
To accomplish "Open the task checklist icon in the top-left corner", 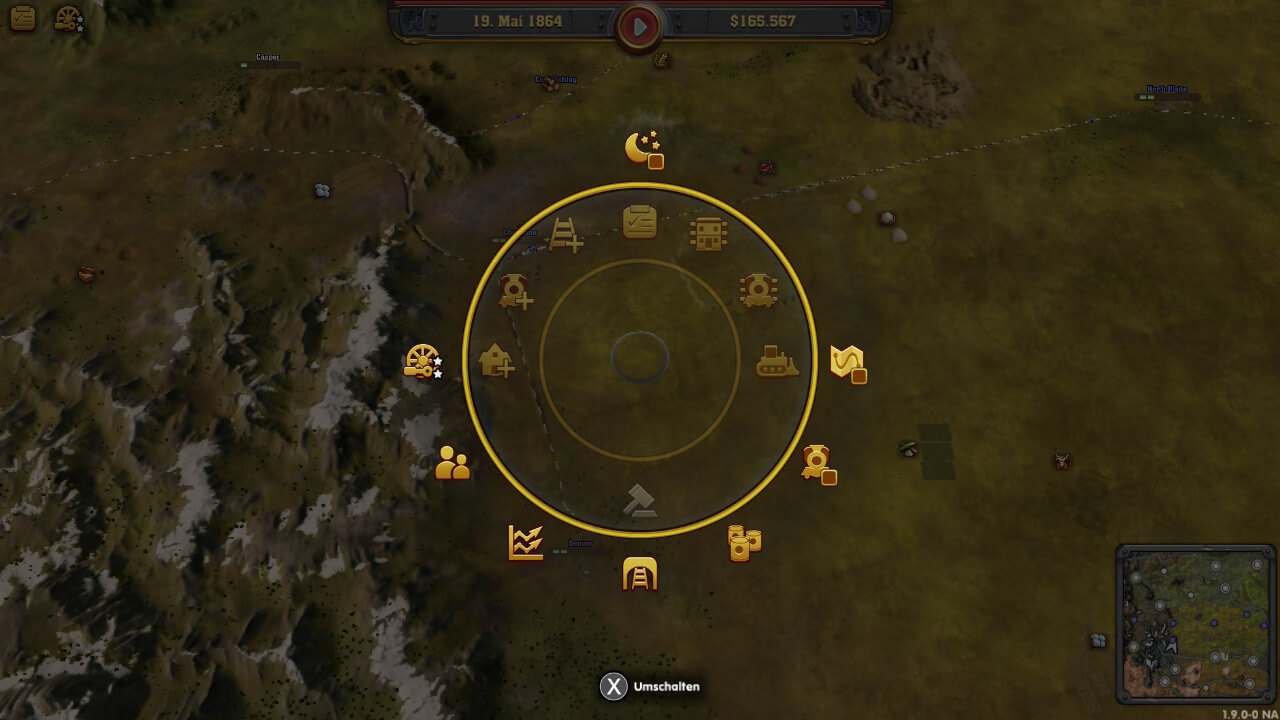I will pos(21,18).
